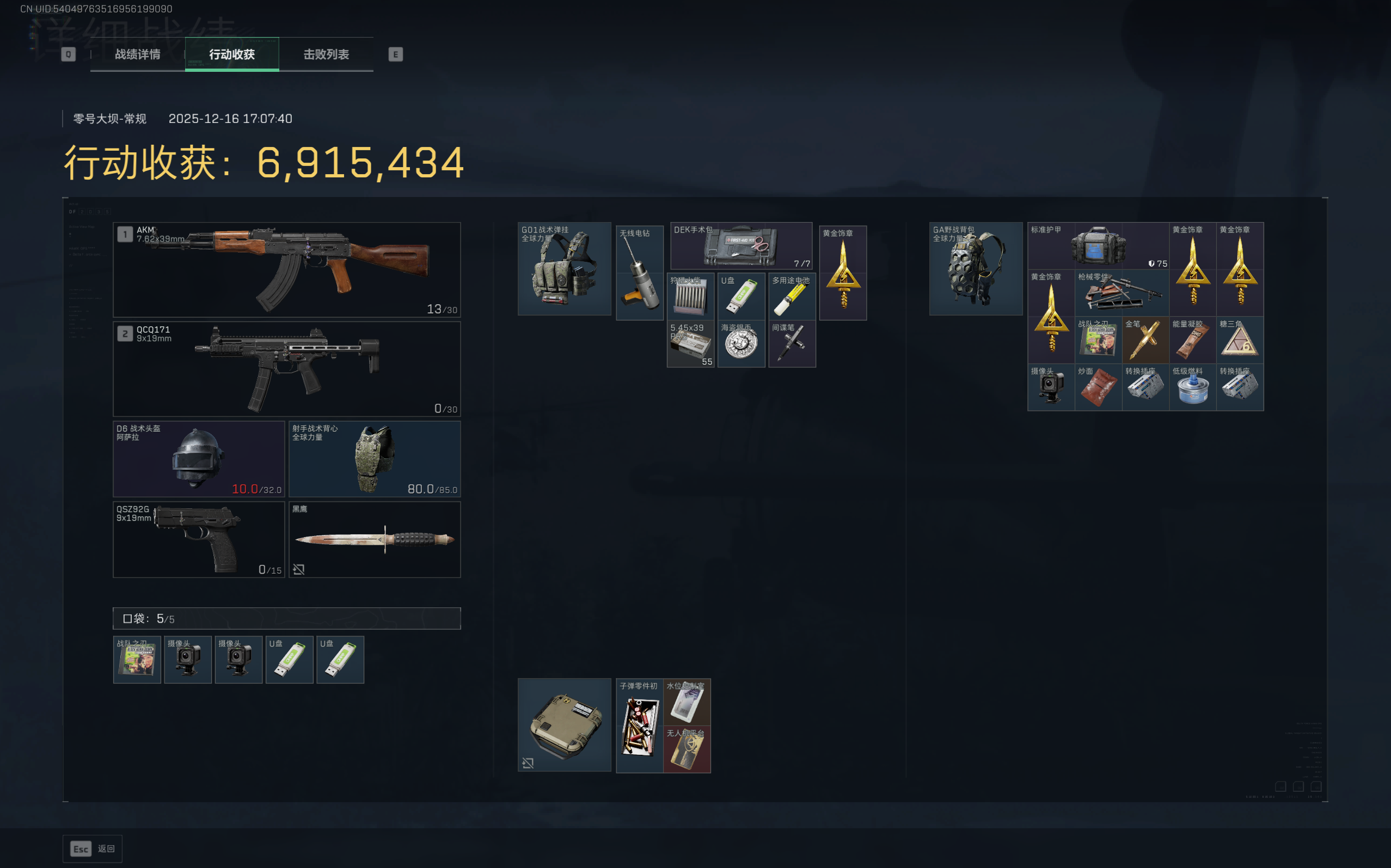
Task: Select the 标准护甲 armor repair kit
Action: coord(1098,245)
